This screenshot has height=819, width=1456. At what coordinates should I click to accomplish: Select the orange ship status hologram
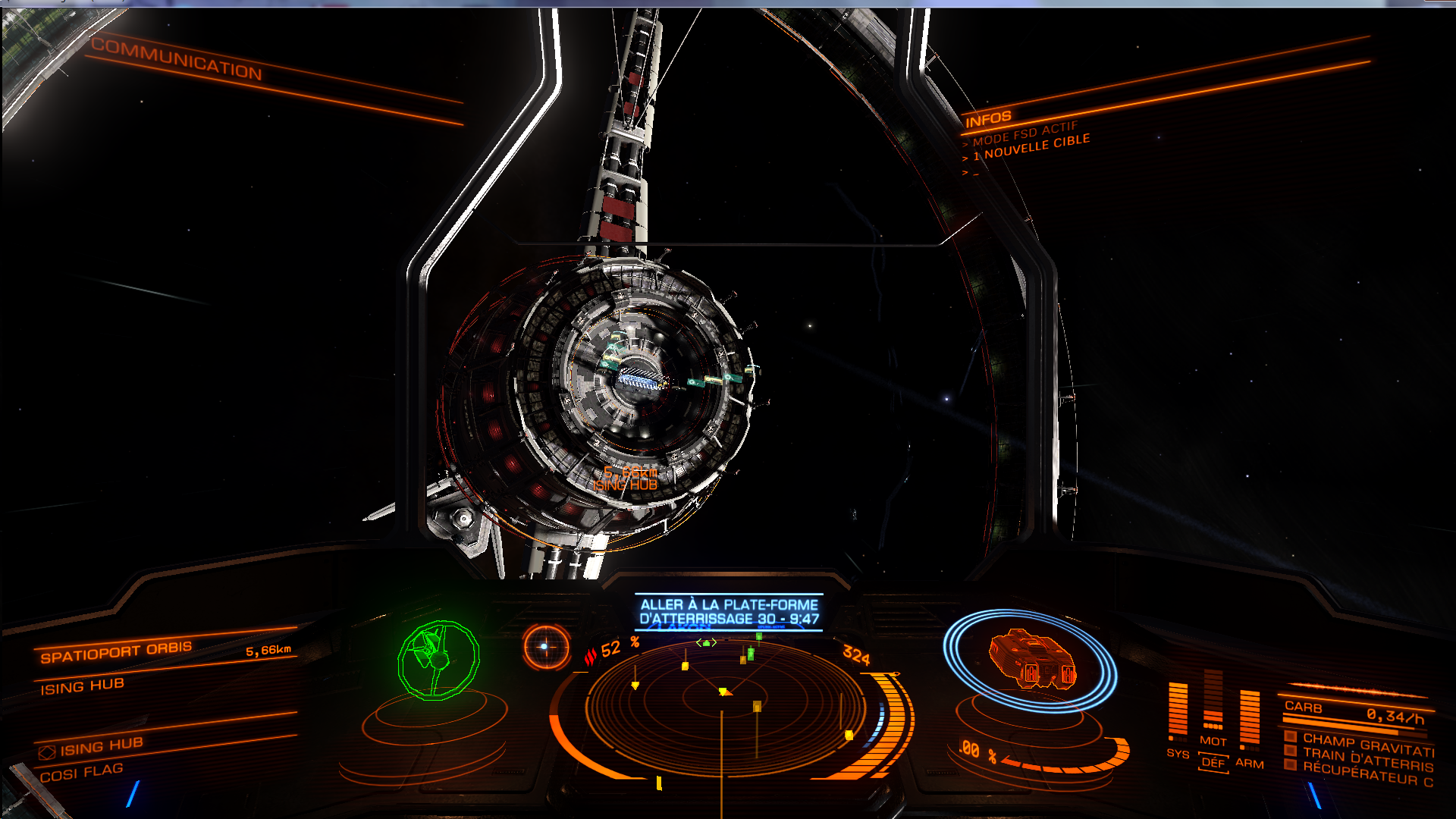[1033, 660]
